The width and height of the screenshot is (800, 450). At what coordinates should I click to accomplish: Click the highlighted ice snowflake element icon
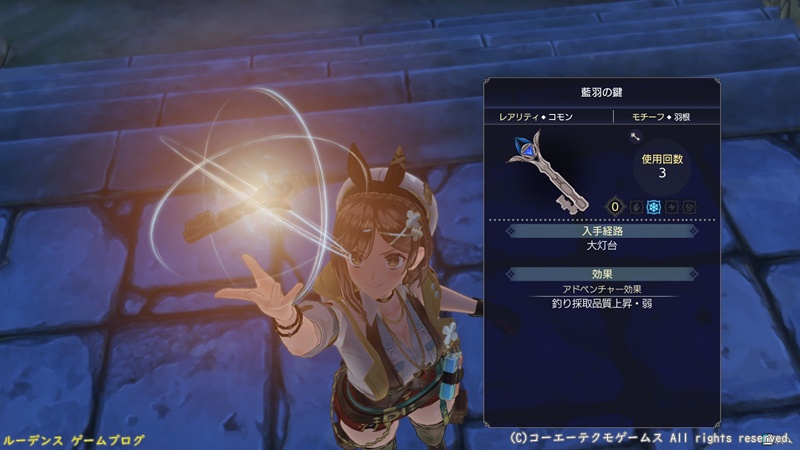tap(654, 207)
